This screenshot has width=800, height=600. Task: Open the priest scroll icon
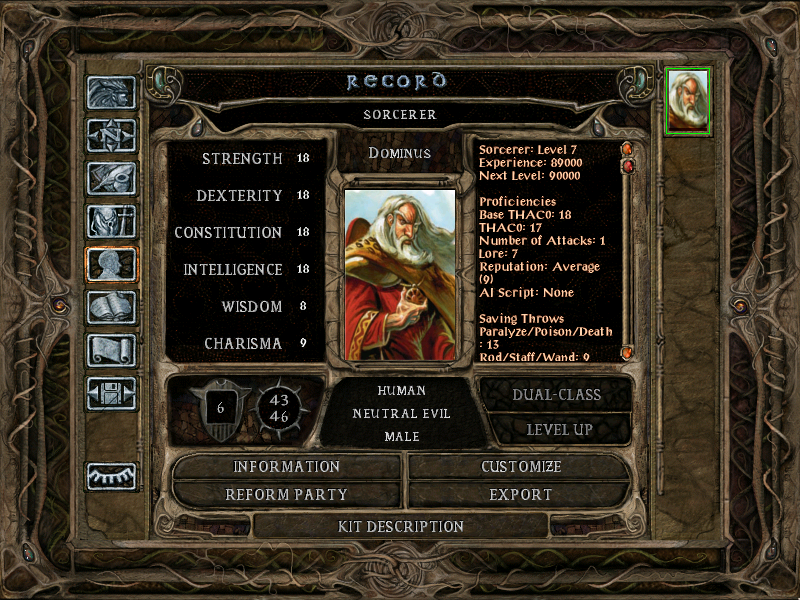111,350
